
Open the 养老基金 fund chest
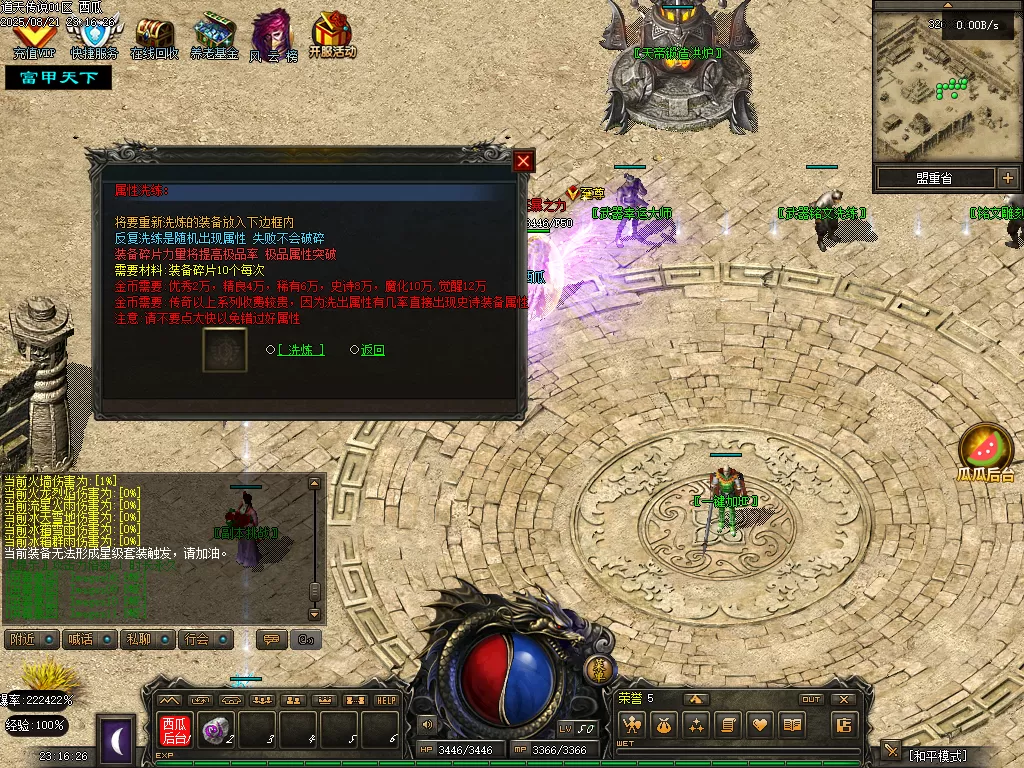click(x=214, y=38)
